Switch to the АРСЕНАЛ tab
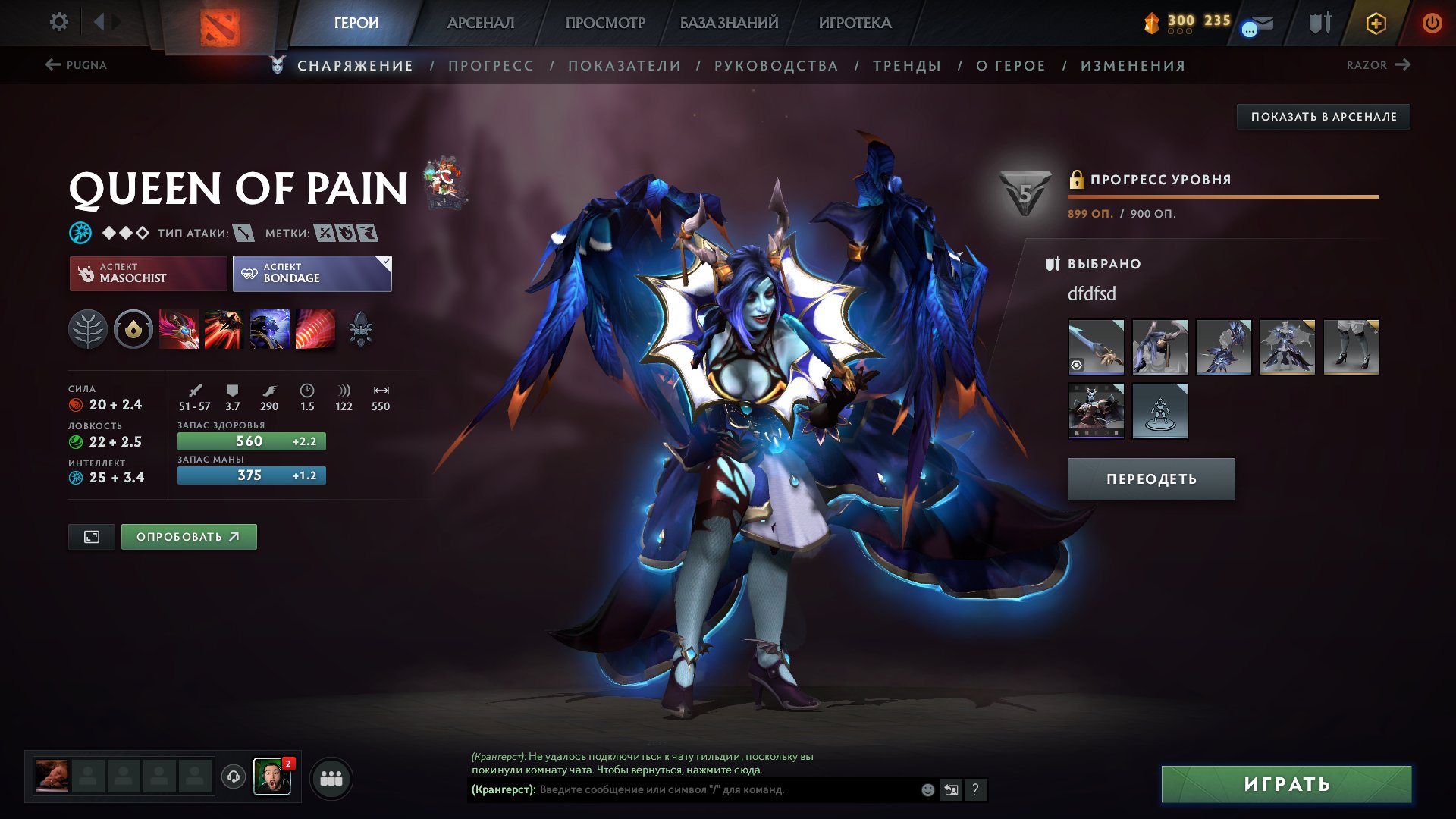 pyautogui.click(x=479, y=23)
